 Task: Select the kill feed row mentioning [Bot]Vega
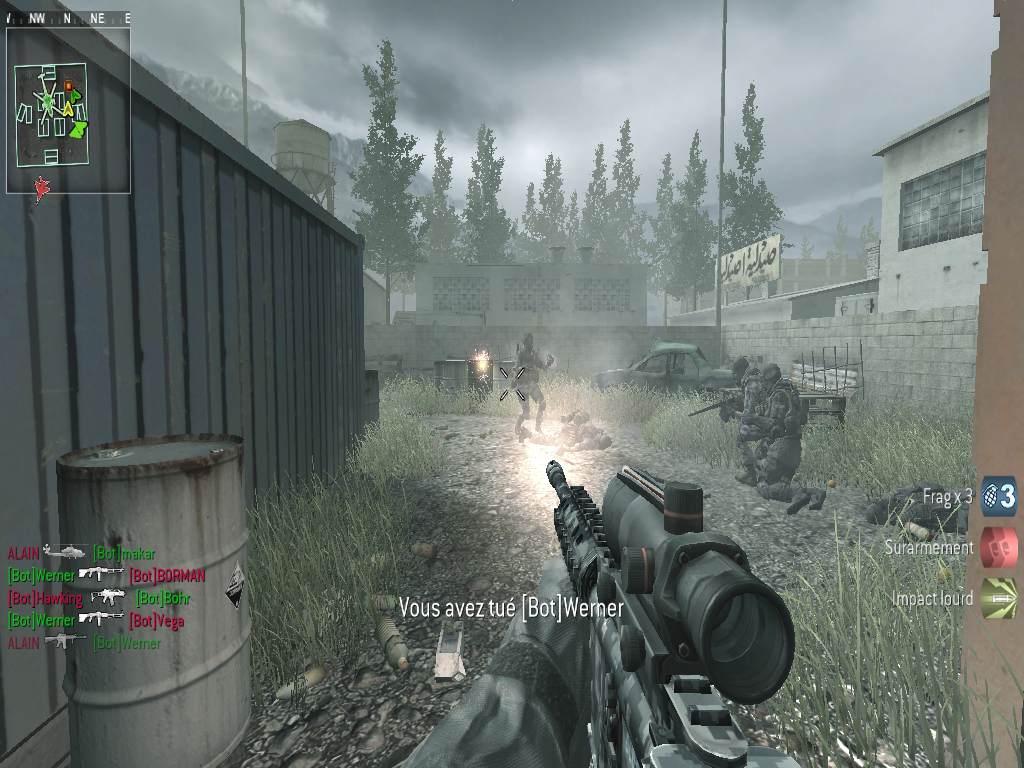click(96, 620)
